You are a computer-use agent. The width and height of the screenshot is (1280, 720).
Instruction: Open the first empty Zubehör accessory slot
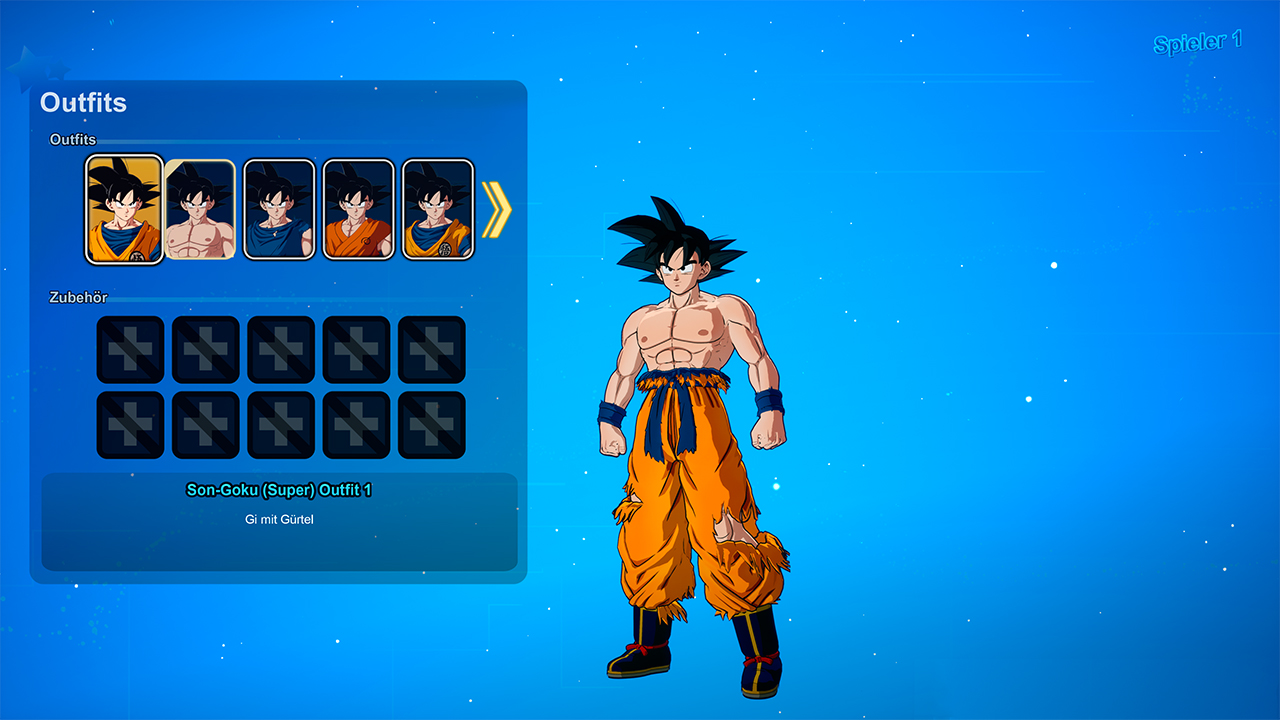coord(130,351)
